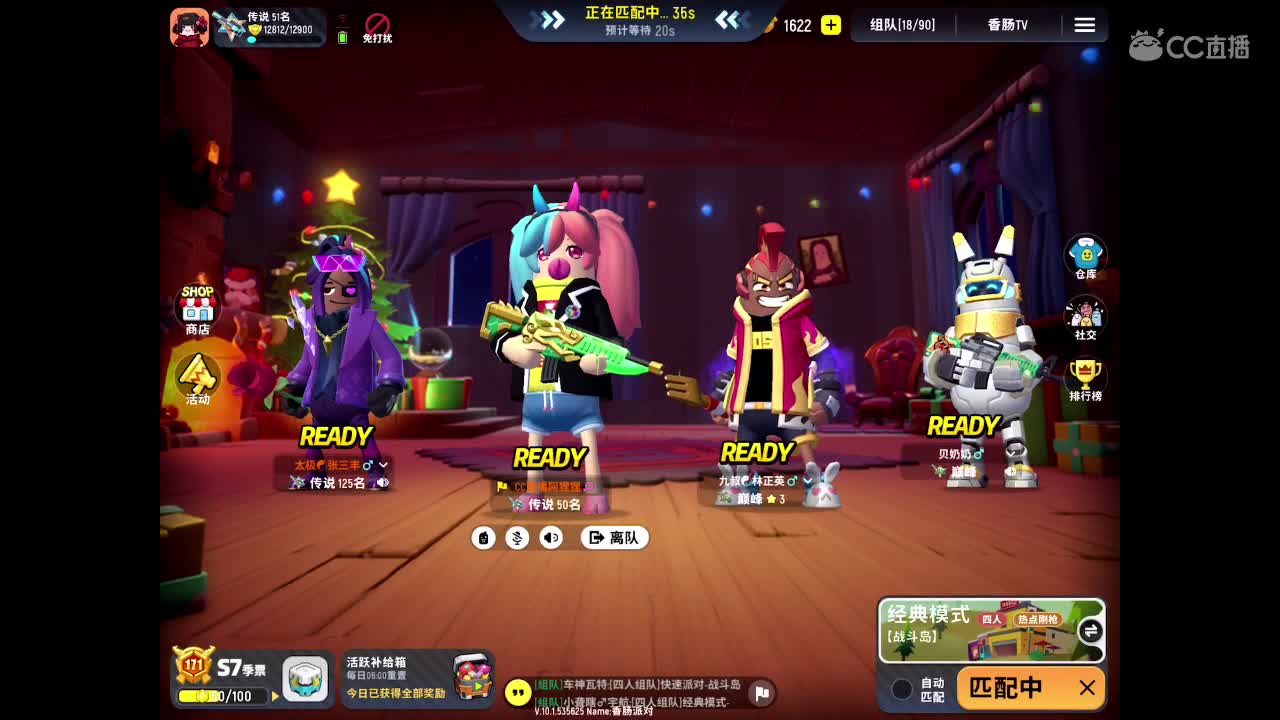
Task: Open the 组队[18/90] team panel
Action: coord(901,25)
